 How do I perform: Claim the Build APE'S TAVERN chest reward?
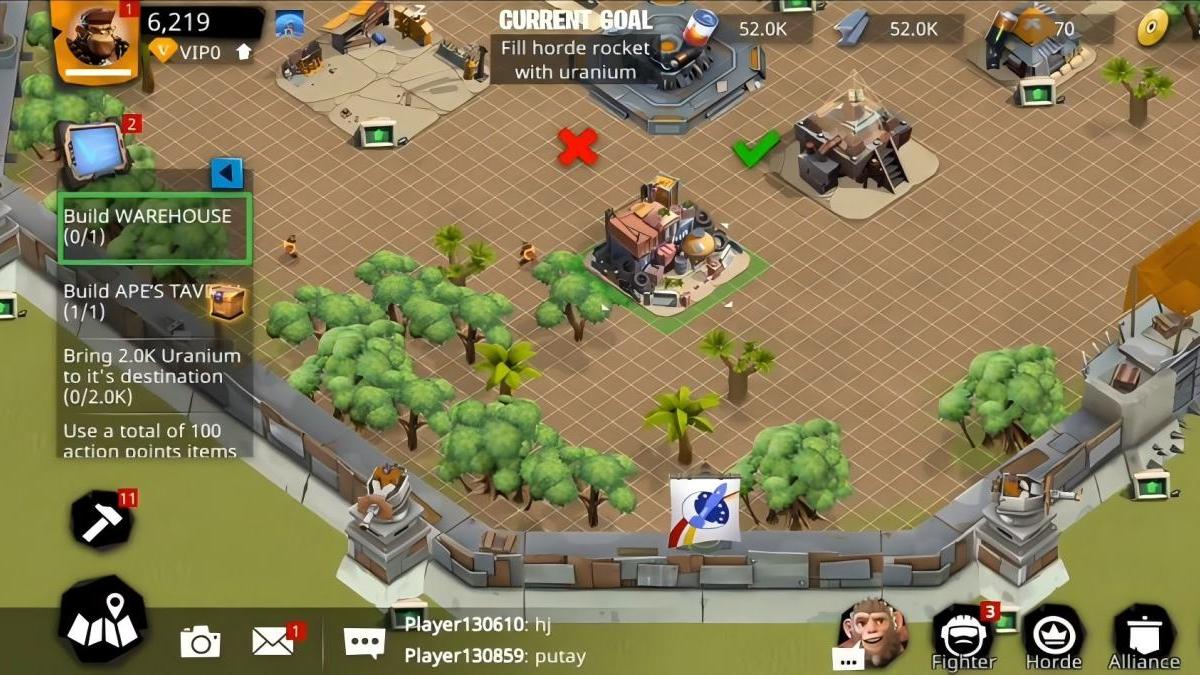point(227,300)
